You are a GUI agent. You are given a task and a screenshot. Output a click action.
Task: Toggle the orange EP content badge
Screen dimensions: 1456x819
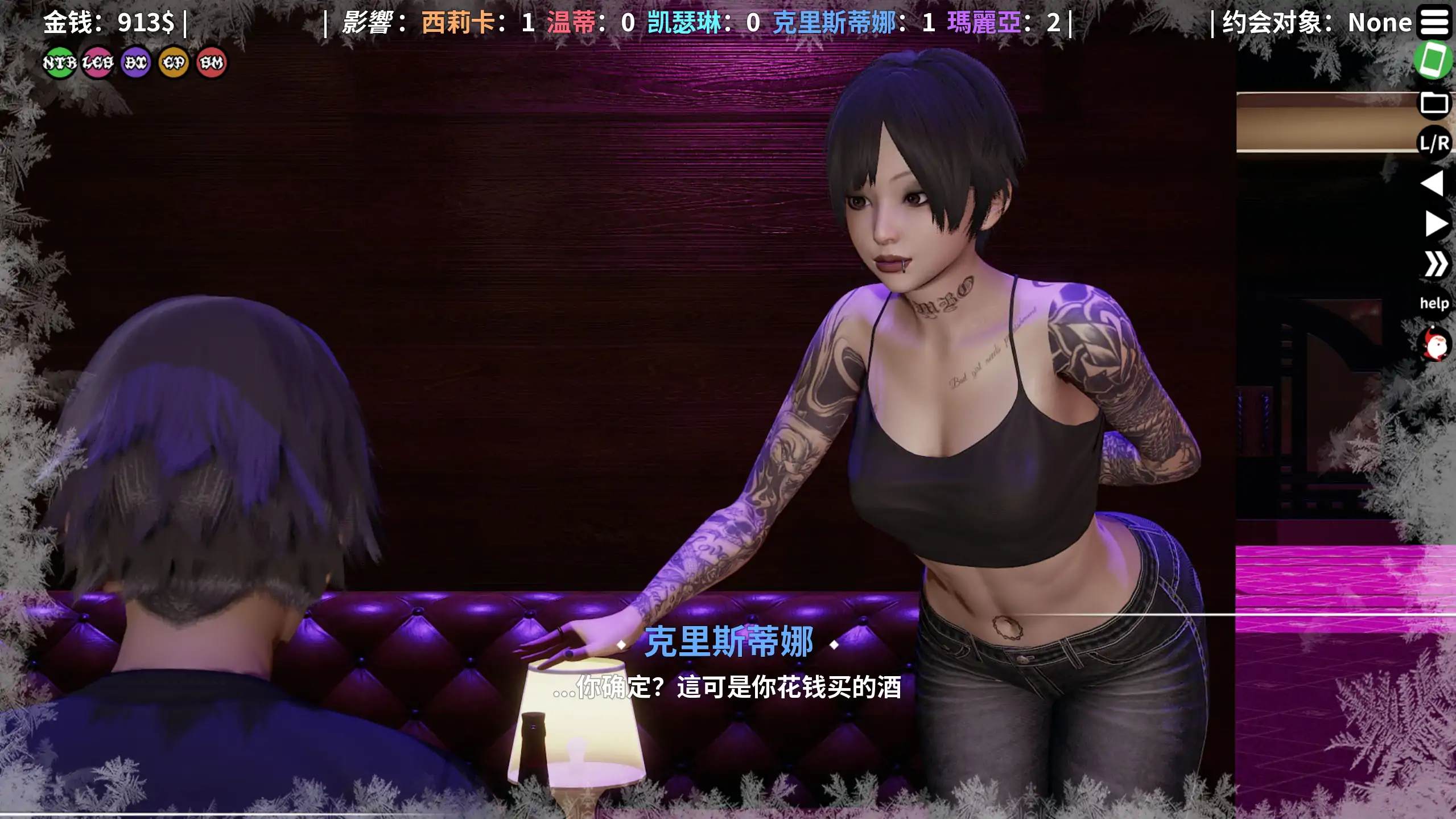coord(173,63)
